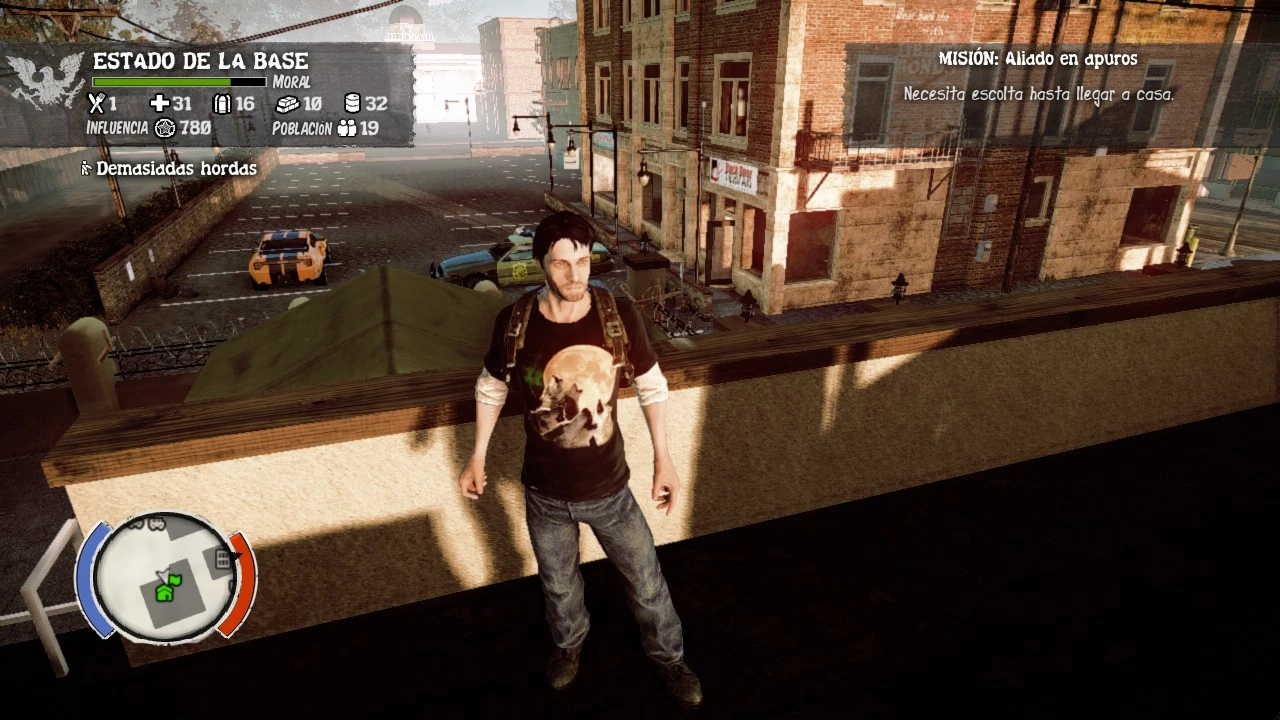Select the building grid icon on the minimap
The width and height of the screenshot is (1280, 720).
tap(222, 559)
